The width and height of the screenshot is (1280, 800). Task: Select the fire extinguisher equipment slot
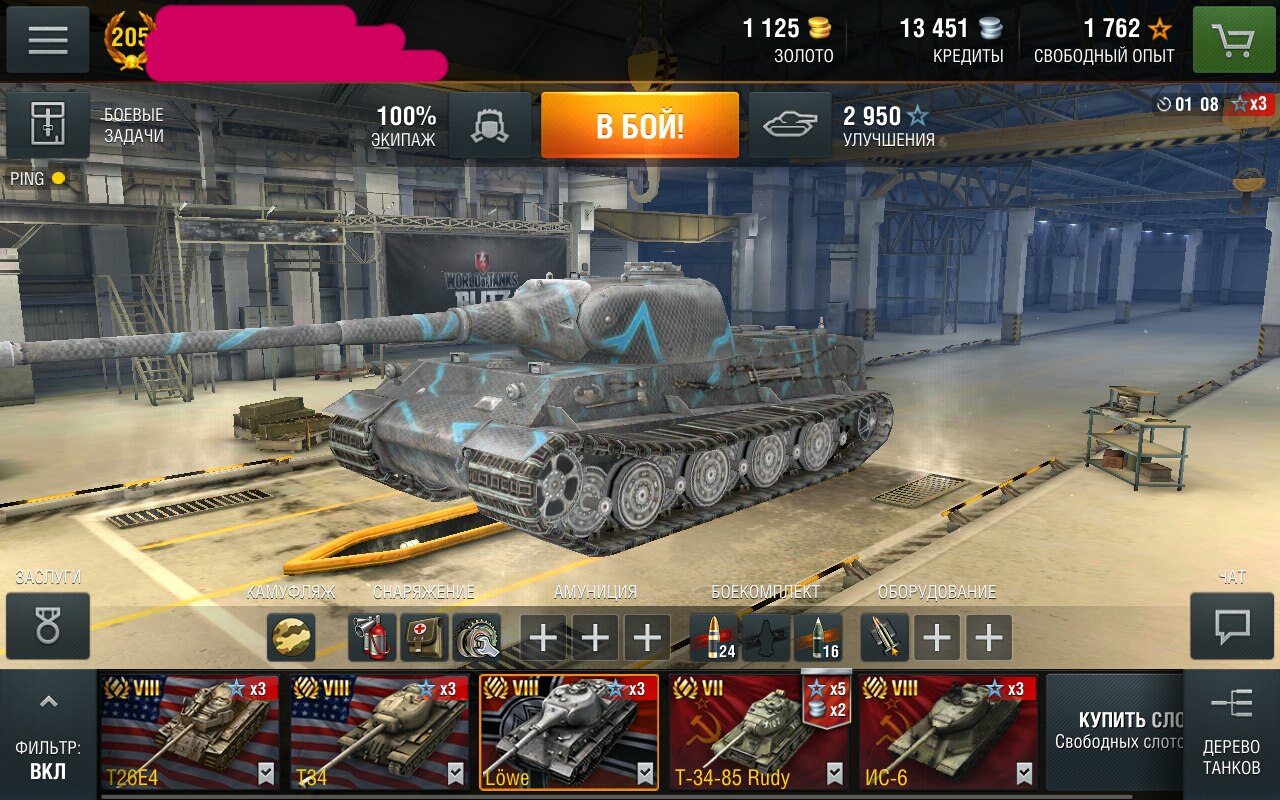coord(372,638)
